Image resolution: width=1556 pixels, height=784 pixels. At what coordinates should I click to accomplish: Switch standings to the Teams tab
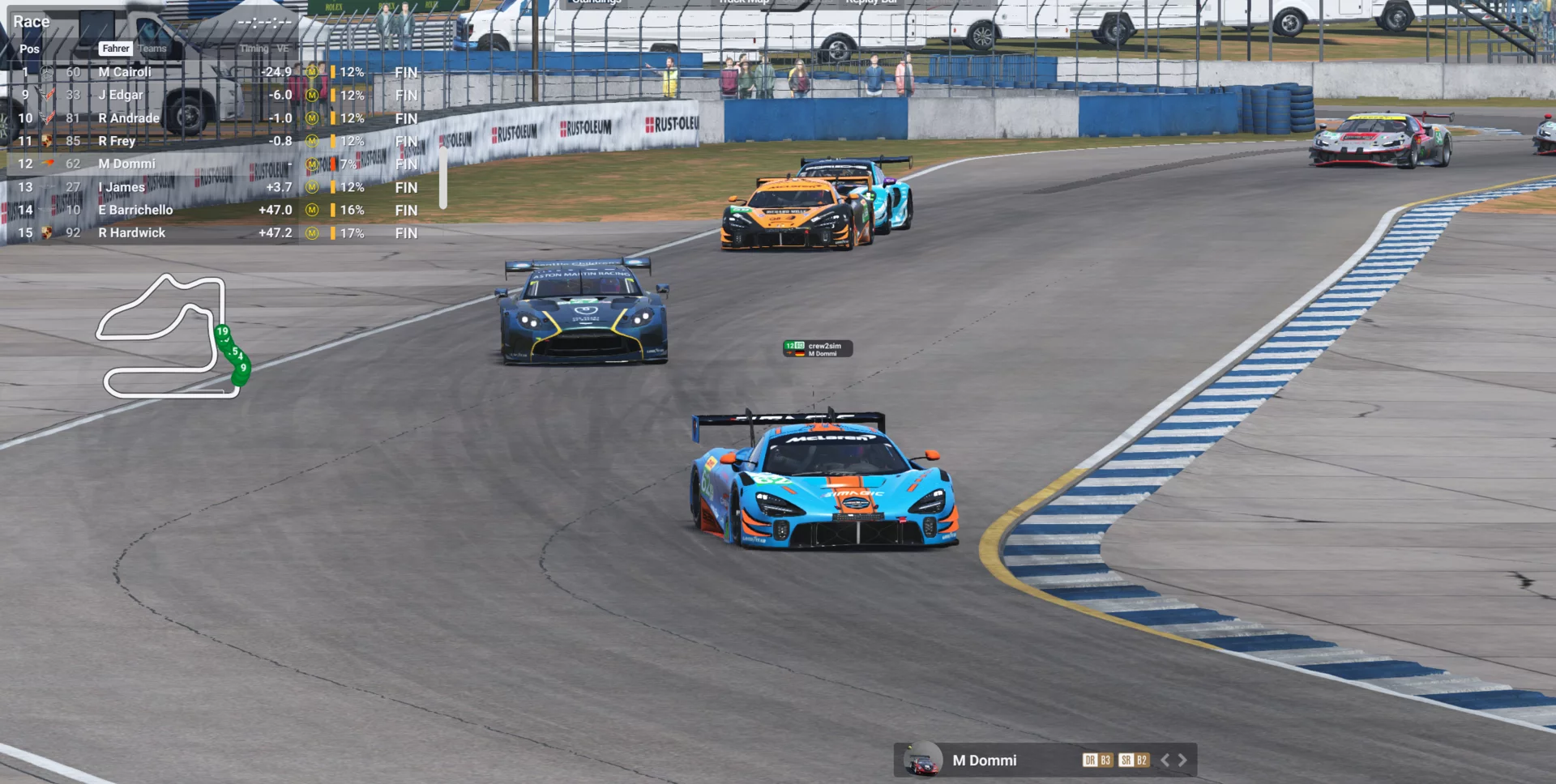click(x=152, y=49)
